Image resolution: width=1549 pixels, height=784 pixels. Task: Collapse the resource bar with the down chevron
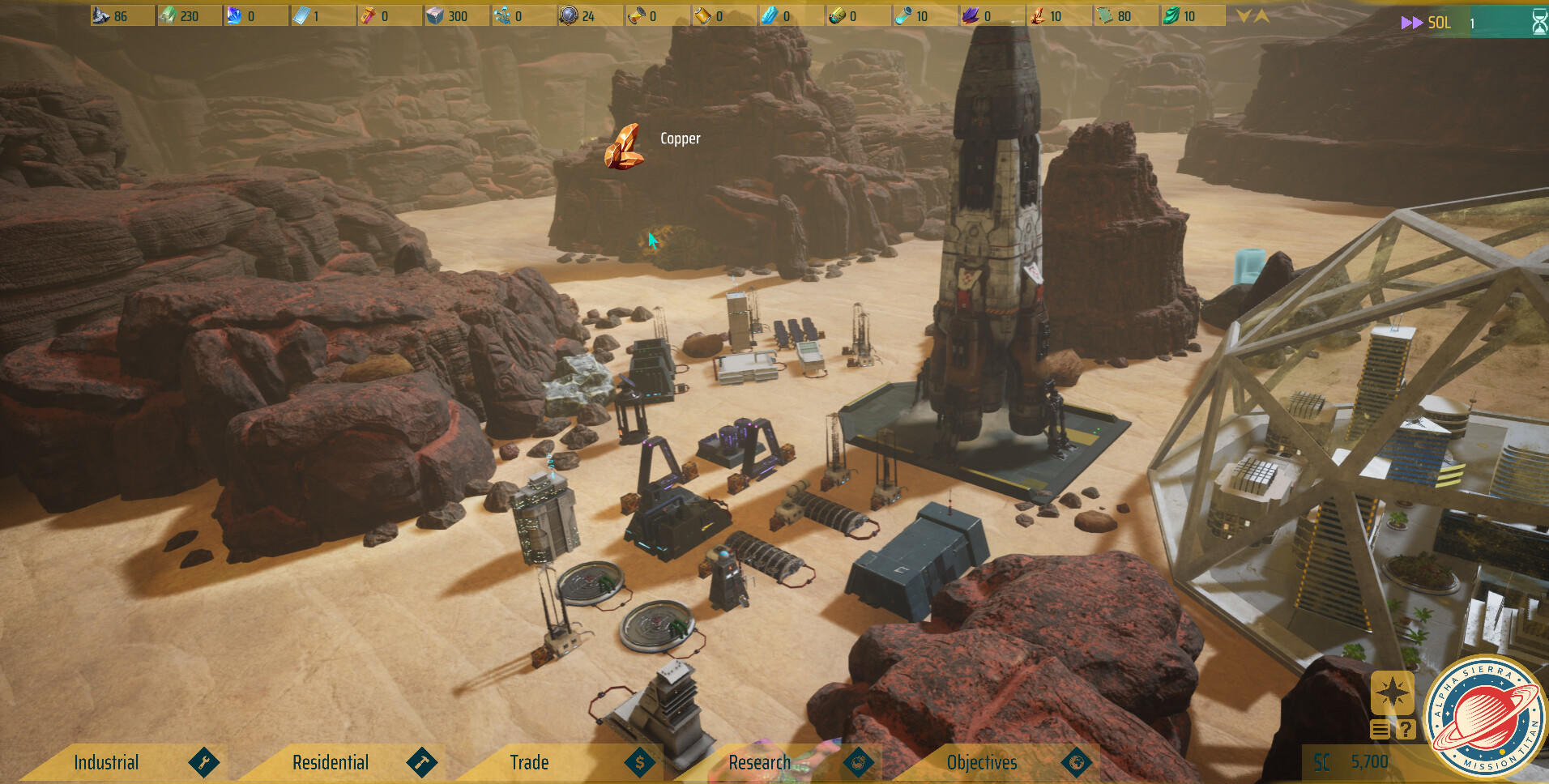[x=1244, y=16]
